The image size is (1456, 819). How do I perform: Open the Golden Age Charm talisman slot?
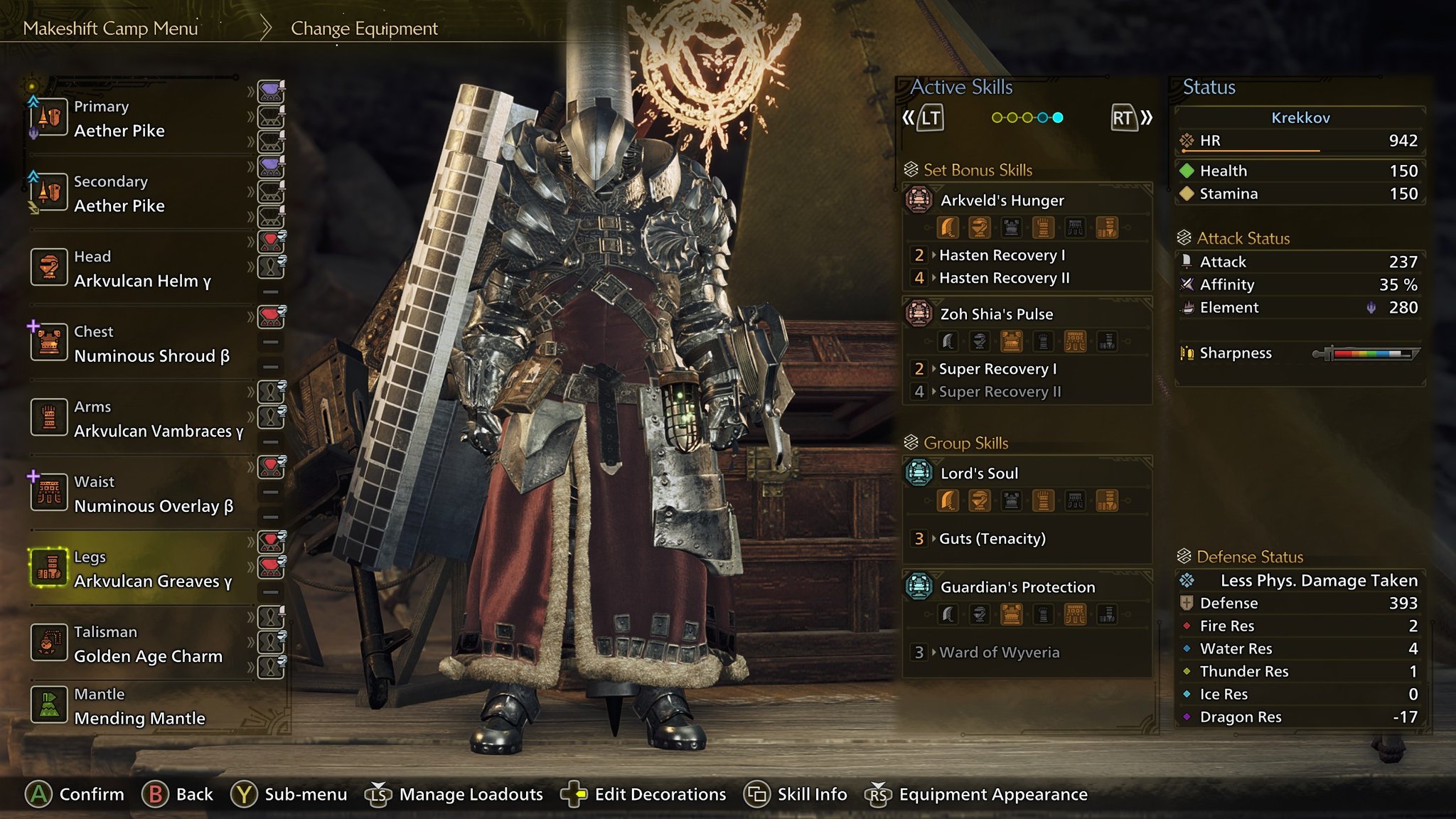pos(147,644)
